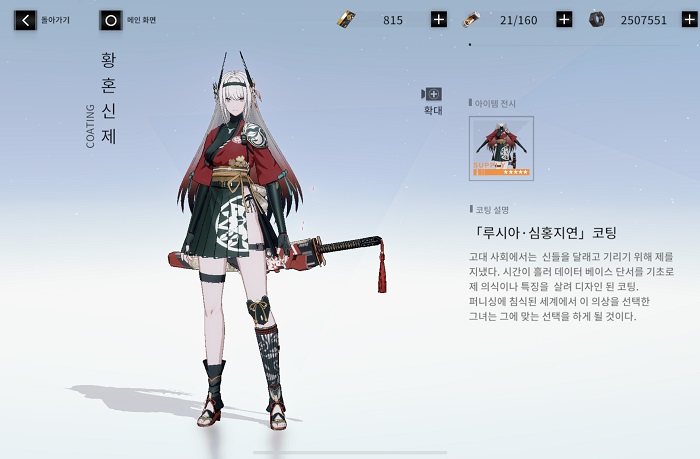Add more gold ticket currency (815)

pyautogui.click(x=438, y=19)
